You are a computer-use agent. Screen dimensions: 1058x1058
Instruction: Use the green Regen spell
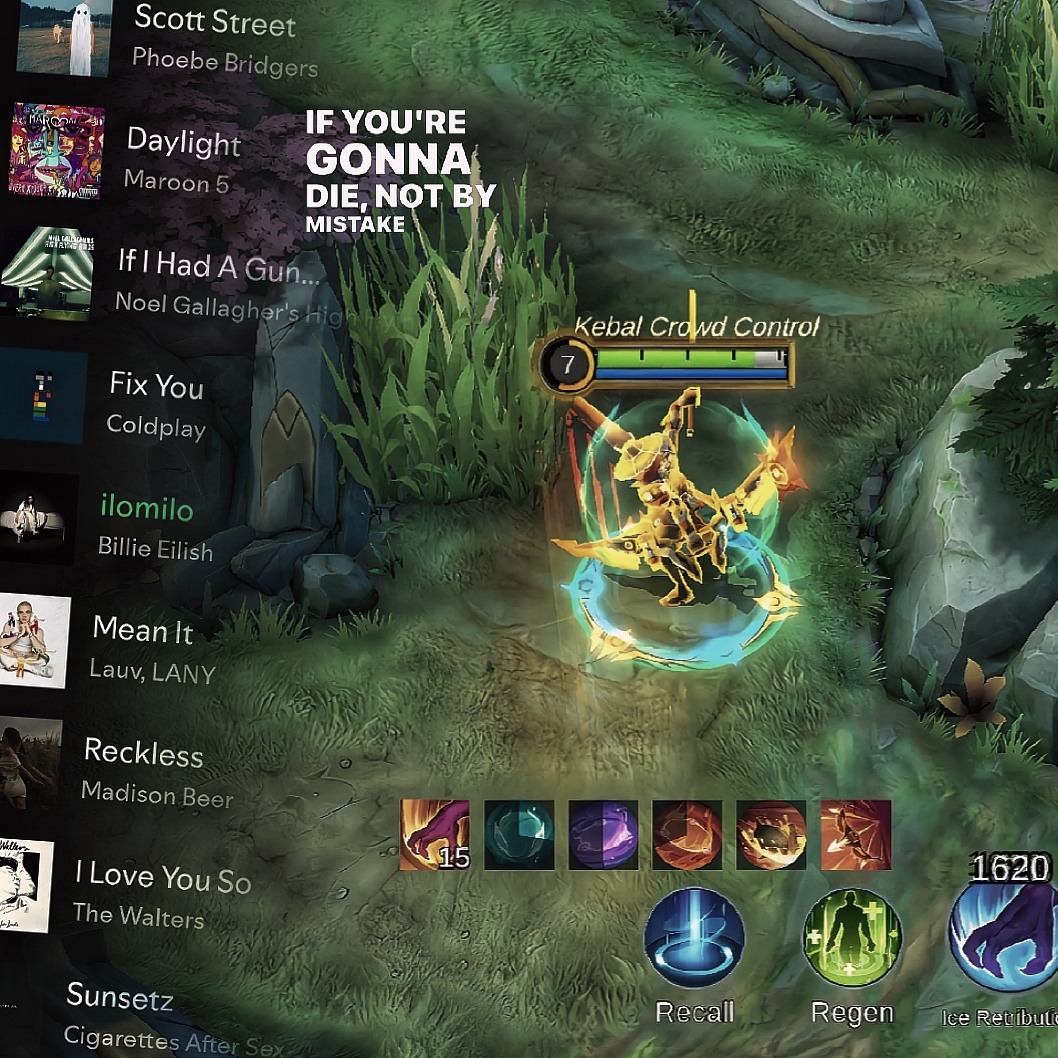pos(852,938)
